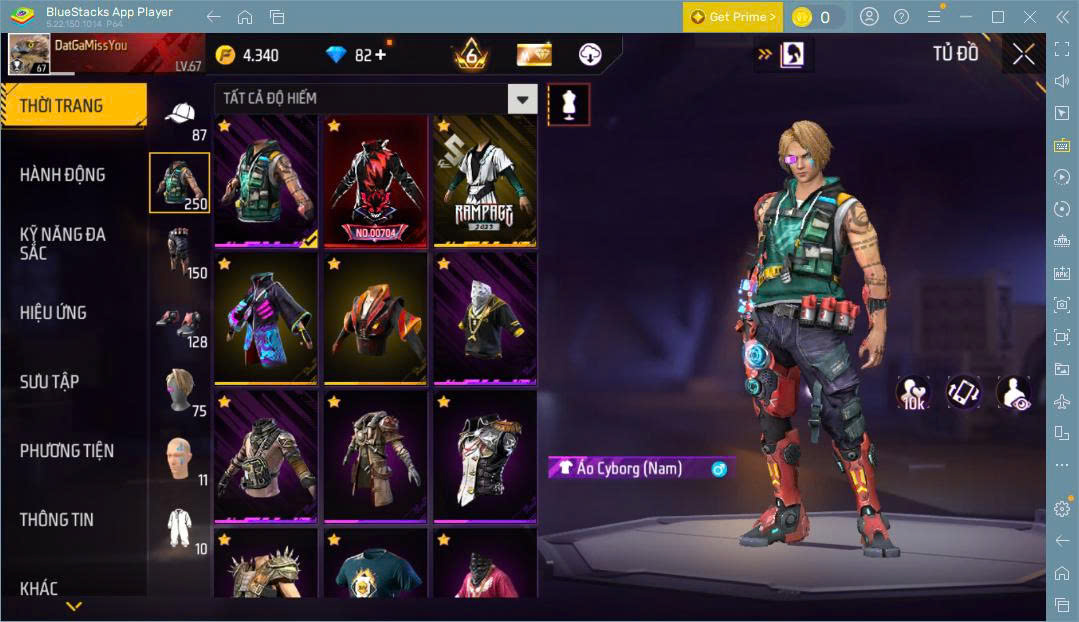Viewport: 1079px width, 622px height.
Task: Open the THÔNG TIN tab
Action: [56, 520]
